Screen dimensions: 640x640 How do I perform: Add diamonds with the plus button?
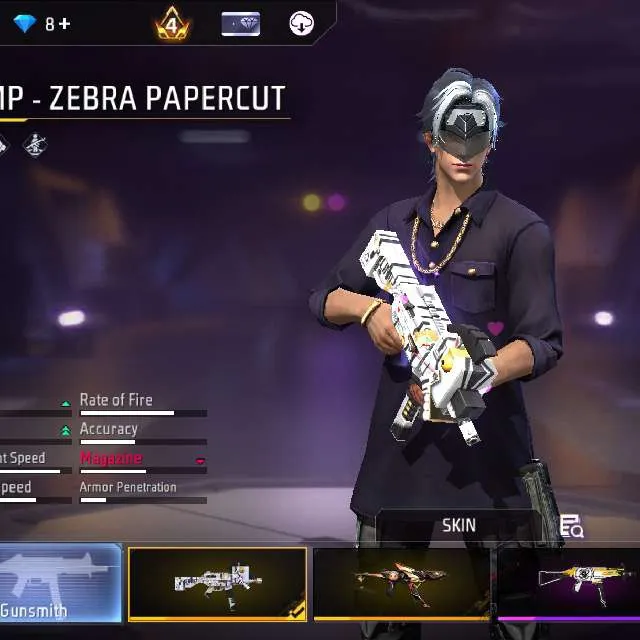(65, 23)
